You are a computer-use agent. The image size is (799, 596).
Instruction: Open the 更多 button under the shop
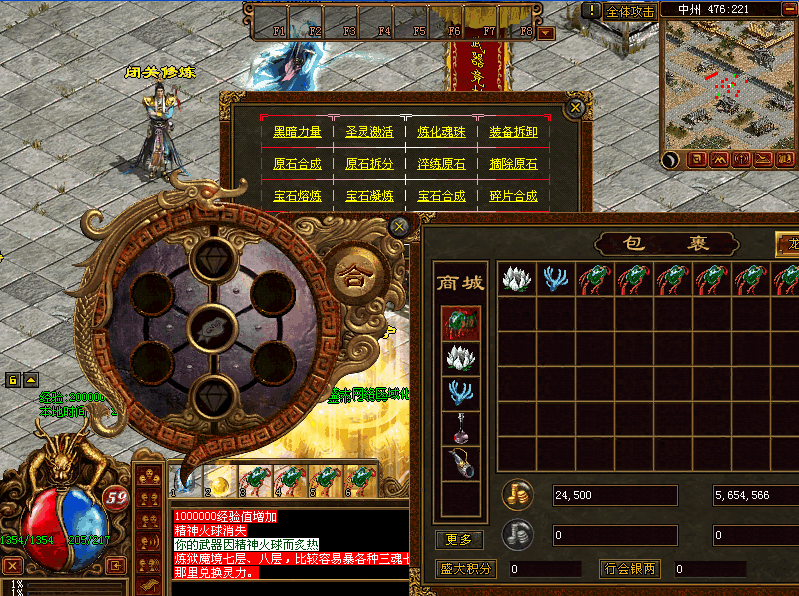[459, 540]
